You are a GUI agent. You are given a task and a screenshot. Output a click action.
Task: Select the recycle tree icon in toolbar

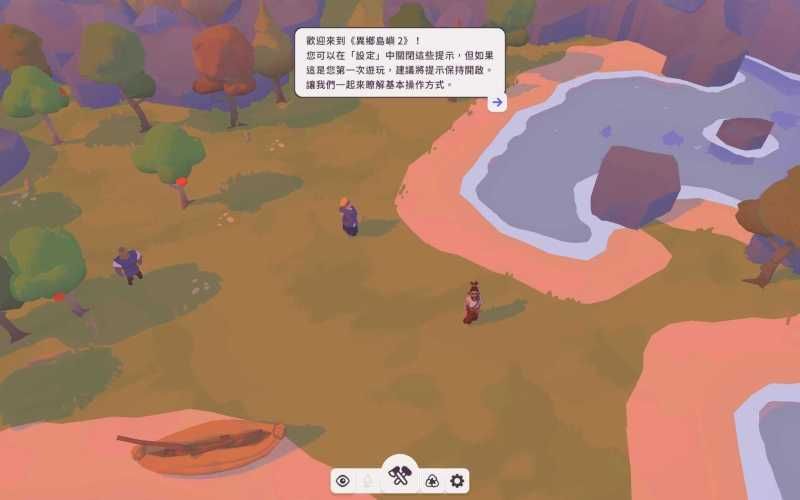[432, 481]
